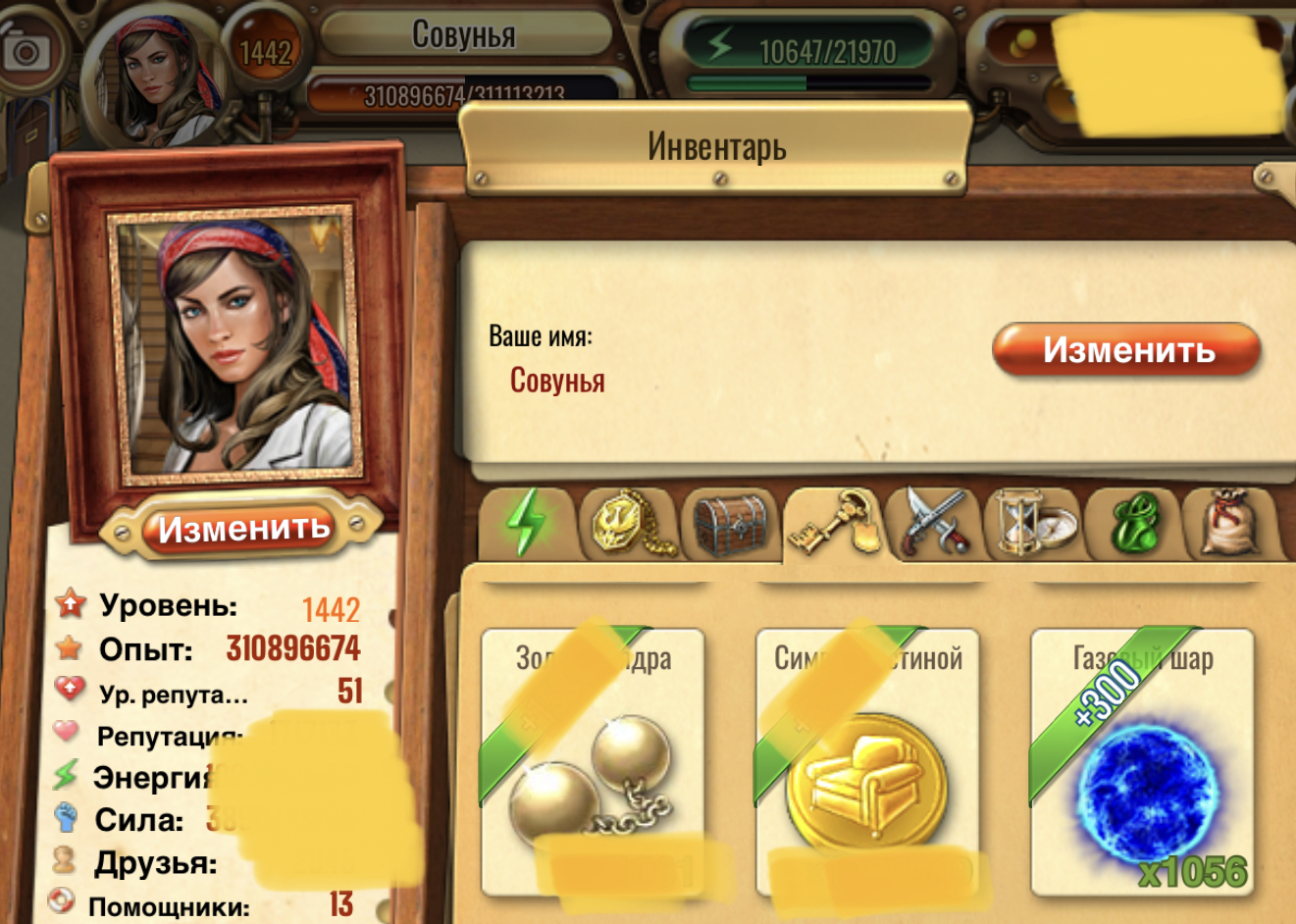Switch to the green lightning energy tab
The height and width of the screenshot is (924, 1296).
pos(526,523)
